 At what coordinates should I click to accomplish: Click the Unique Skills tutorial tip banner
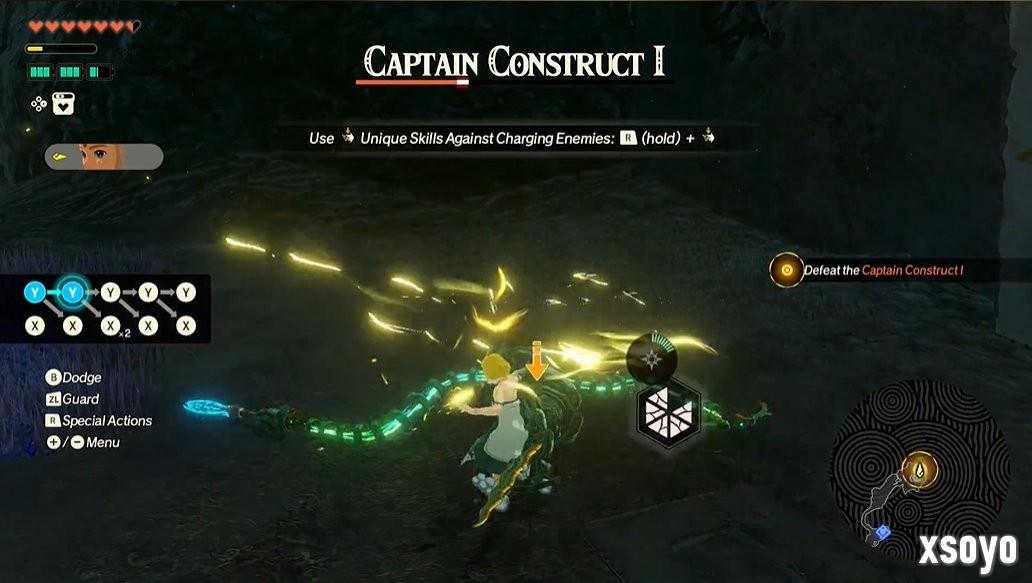514,138
